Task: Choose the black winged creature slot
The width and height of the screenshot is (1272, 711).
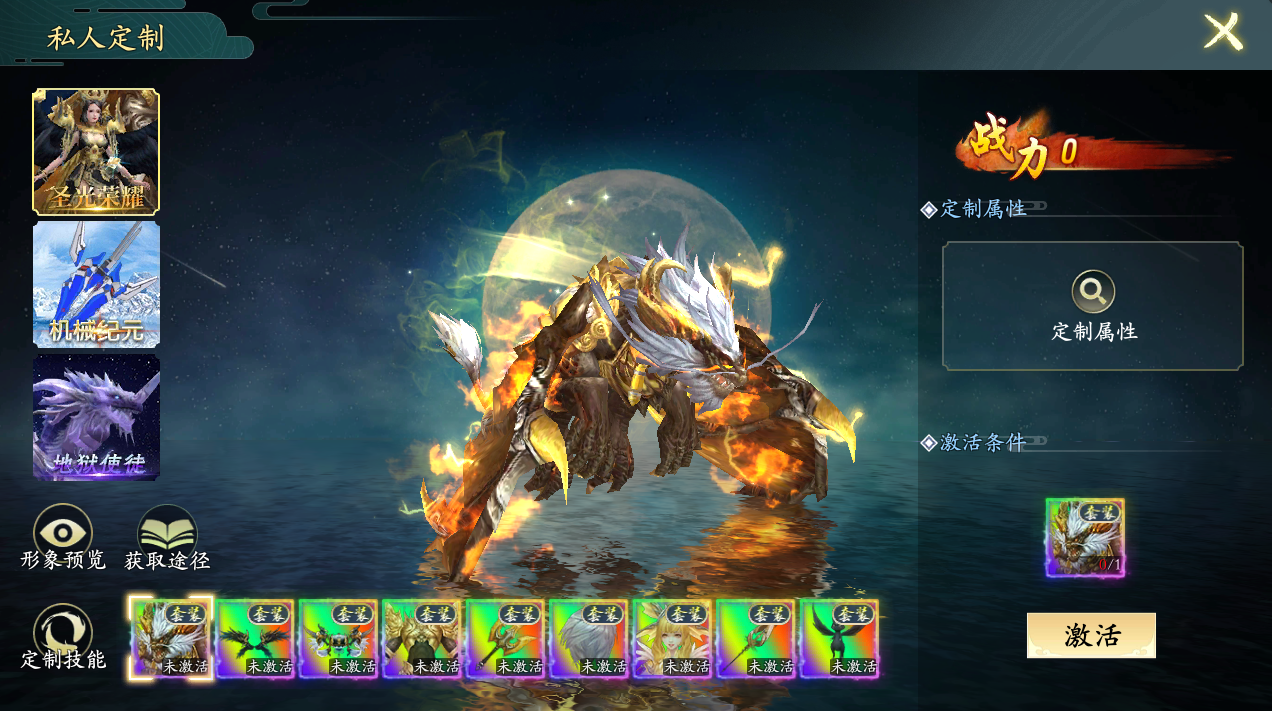Action: (840, 638)
